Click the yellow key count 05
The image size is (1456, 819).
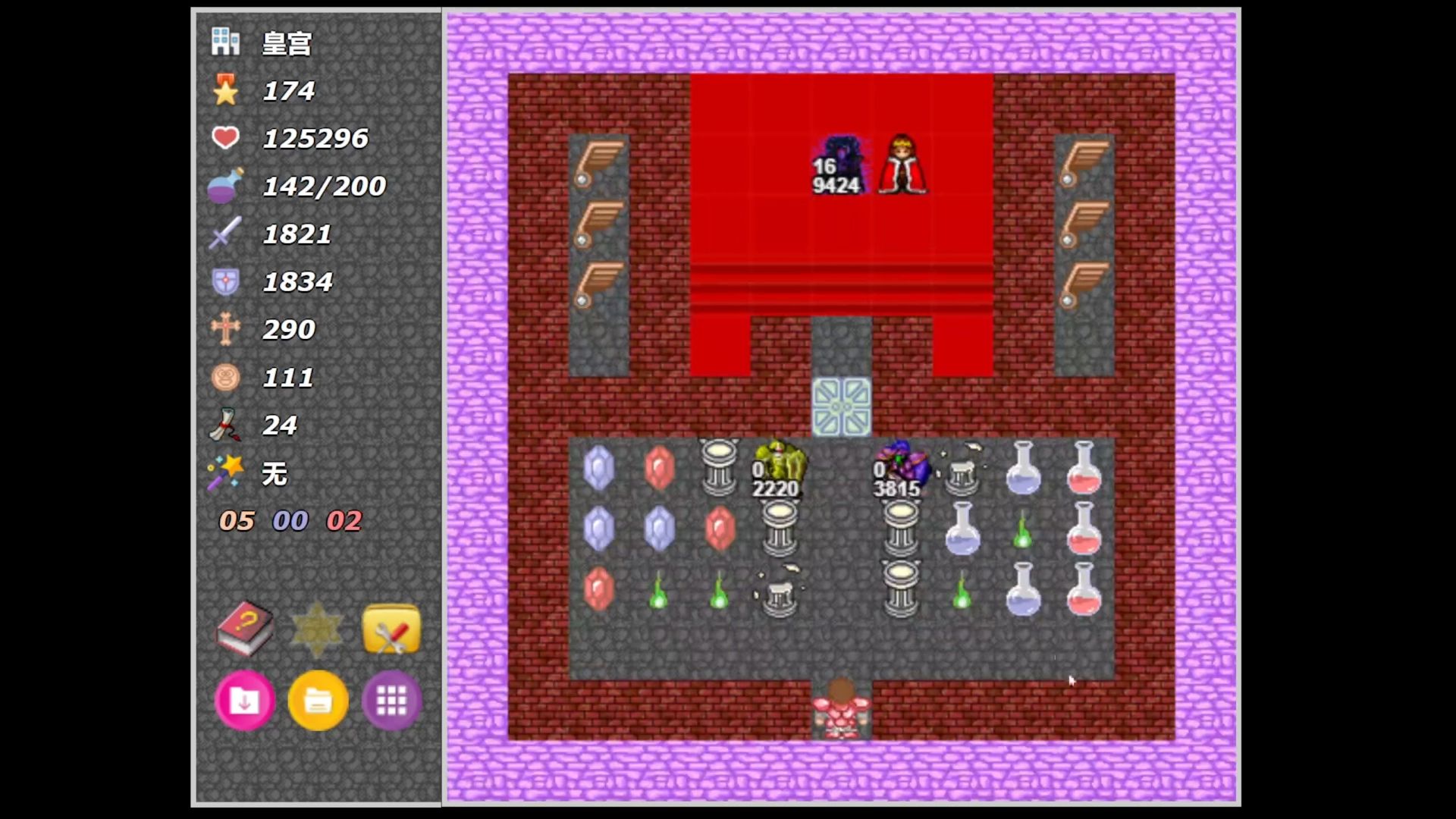pyautogui.click(x=235, y=520)
